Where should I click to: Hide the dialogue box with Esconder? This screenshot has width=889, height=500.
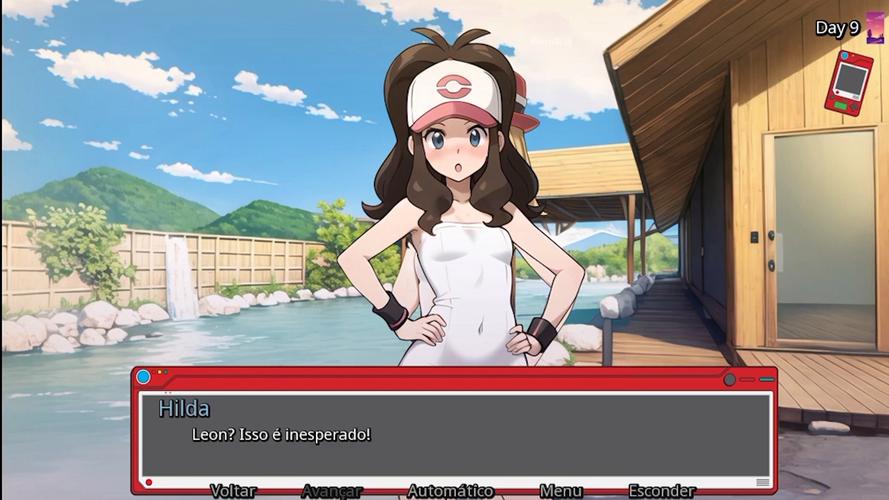click(x=662, y=491)
